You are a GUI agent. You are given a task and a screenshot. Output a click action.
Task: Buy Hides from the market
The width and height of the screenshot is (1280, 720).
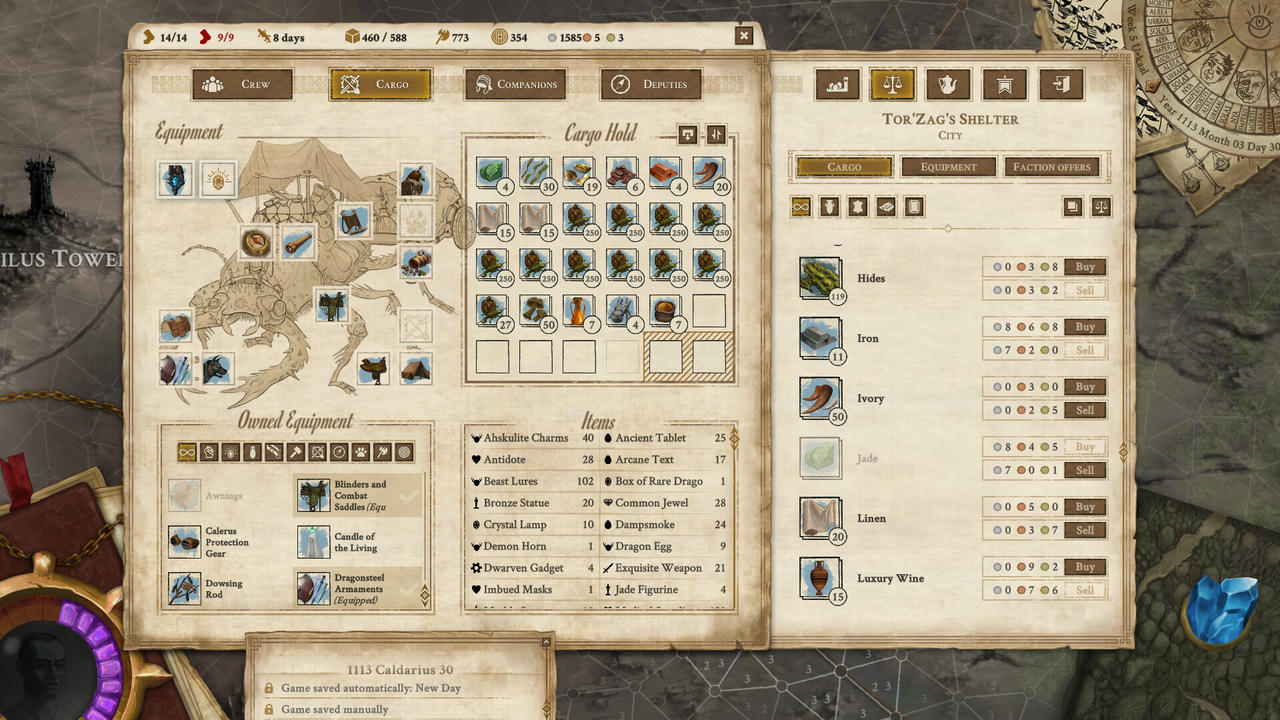(x=1085, y=266)
